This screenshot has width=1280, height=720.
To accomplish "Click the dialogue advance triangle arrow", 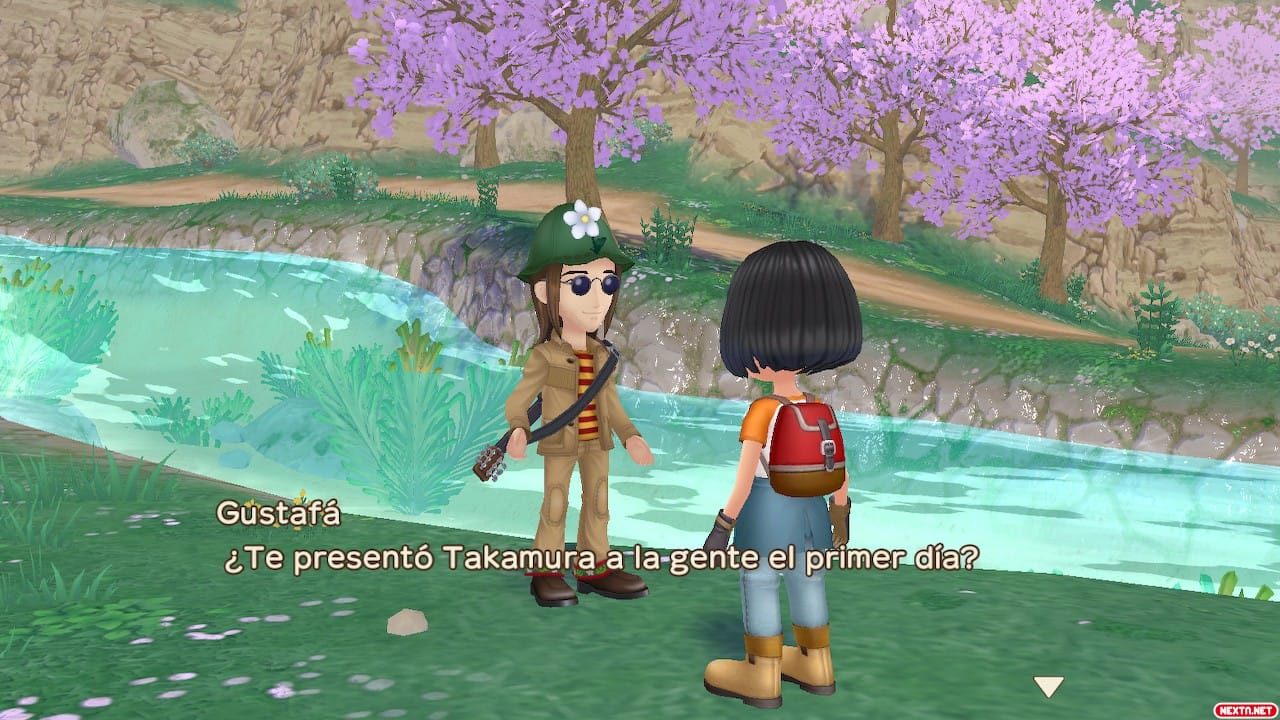I will 1049,688.
